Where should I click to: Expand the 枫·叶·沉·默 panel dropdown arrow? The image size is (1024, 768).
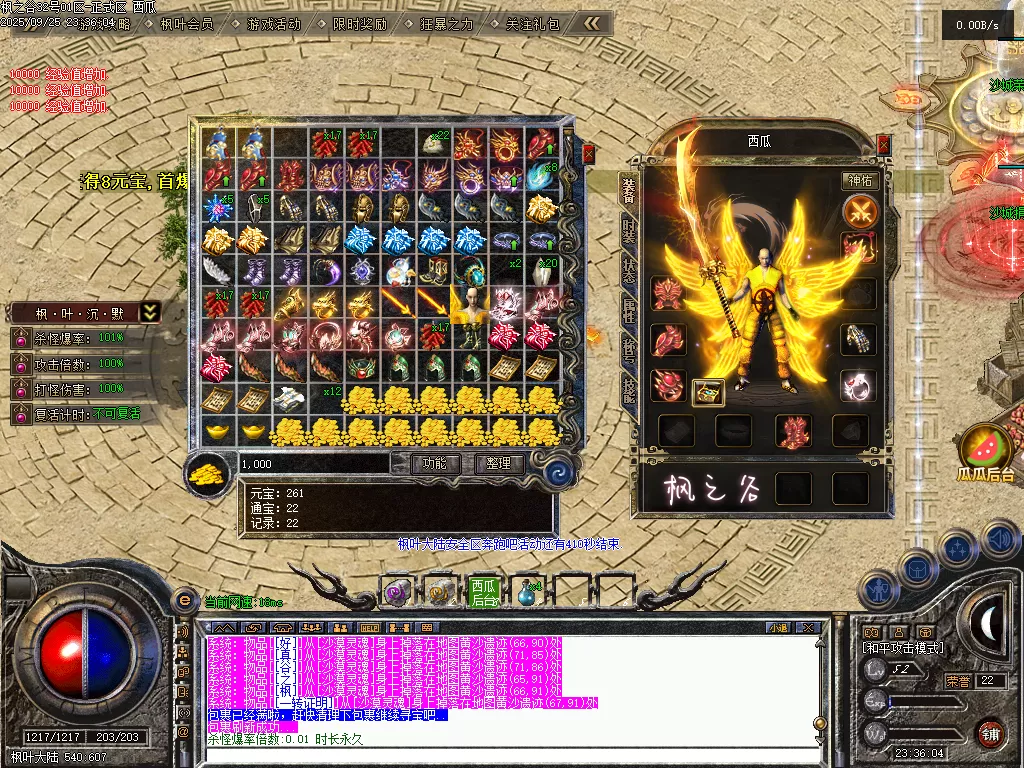tap(149, 312)
